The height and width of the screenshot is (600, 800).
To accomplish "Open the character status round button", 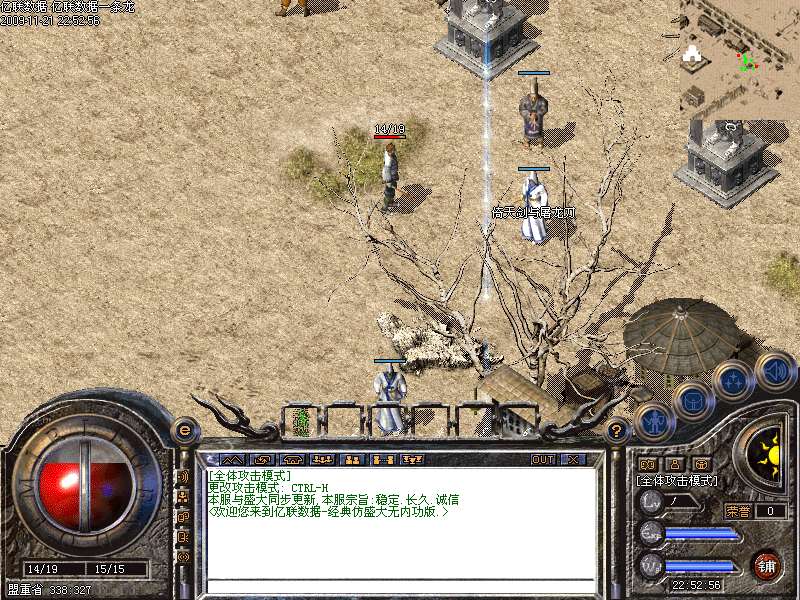I will 653,421.
